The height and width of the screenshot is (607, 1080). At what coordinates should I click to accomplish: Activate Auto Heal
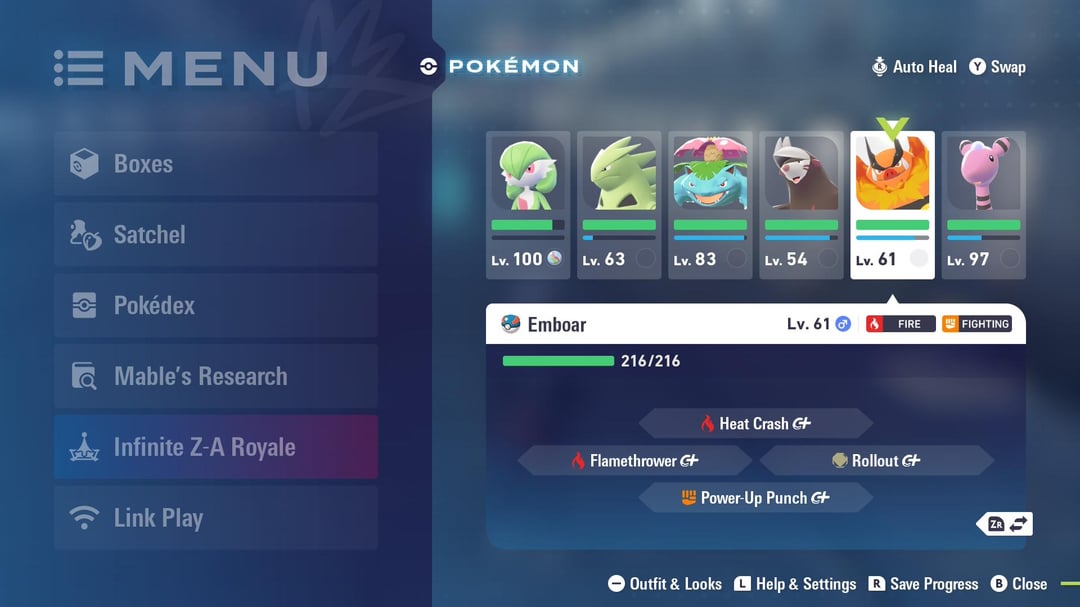pos(914,67)
